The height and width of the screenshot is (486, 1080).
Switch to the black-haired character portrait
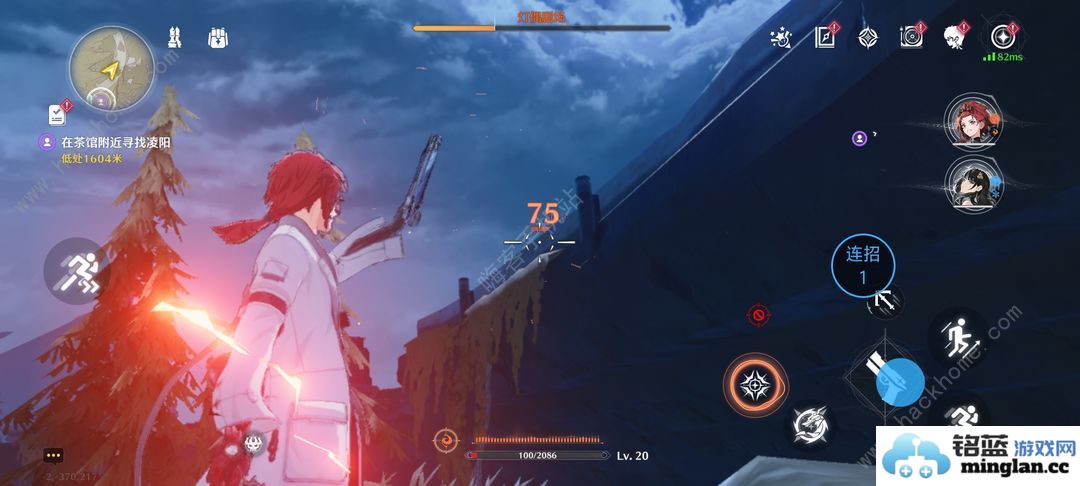click(968, 182)
